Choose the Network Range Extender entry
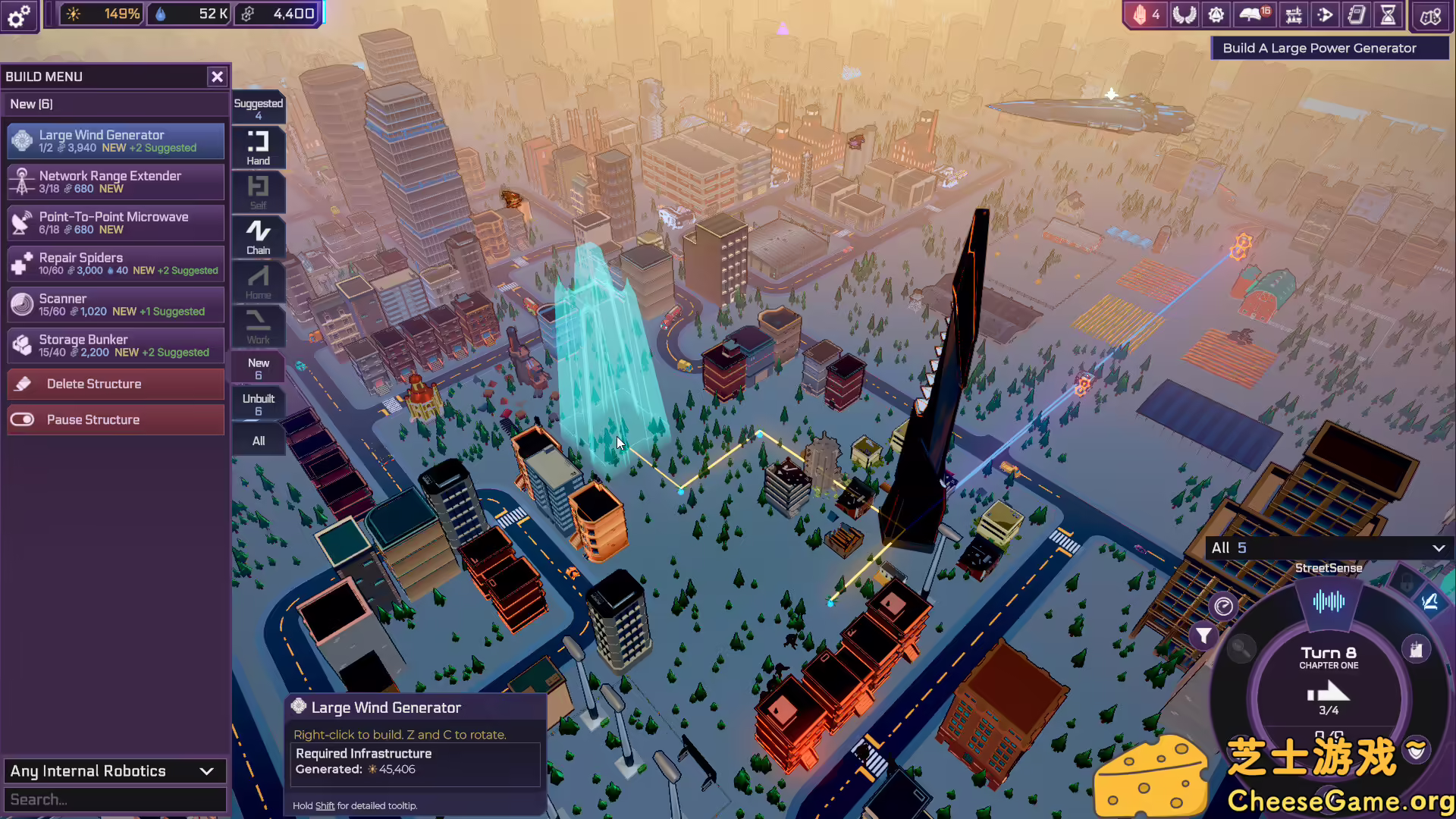 [116, 182]
